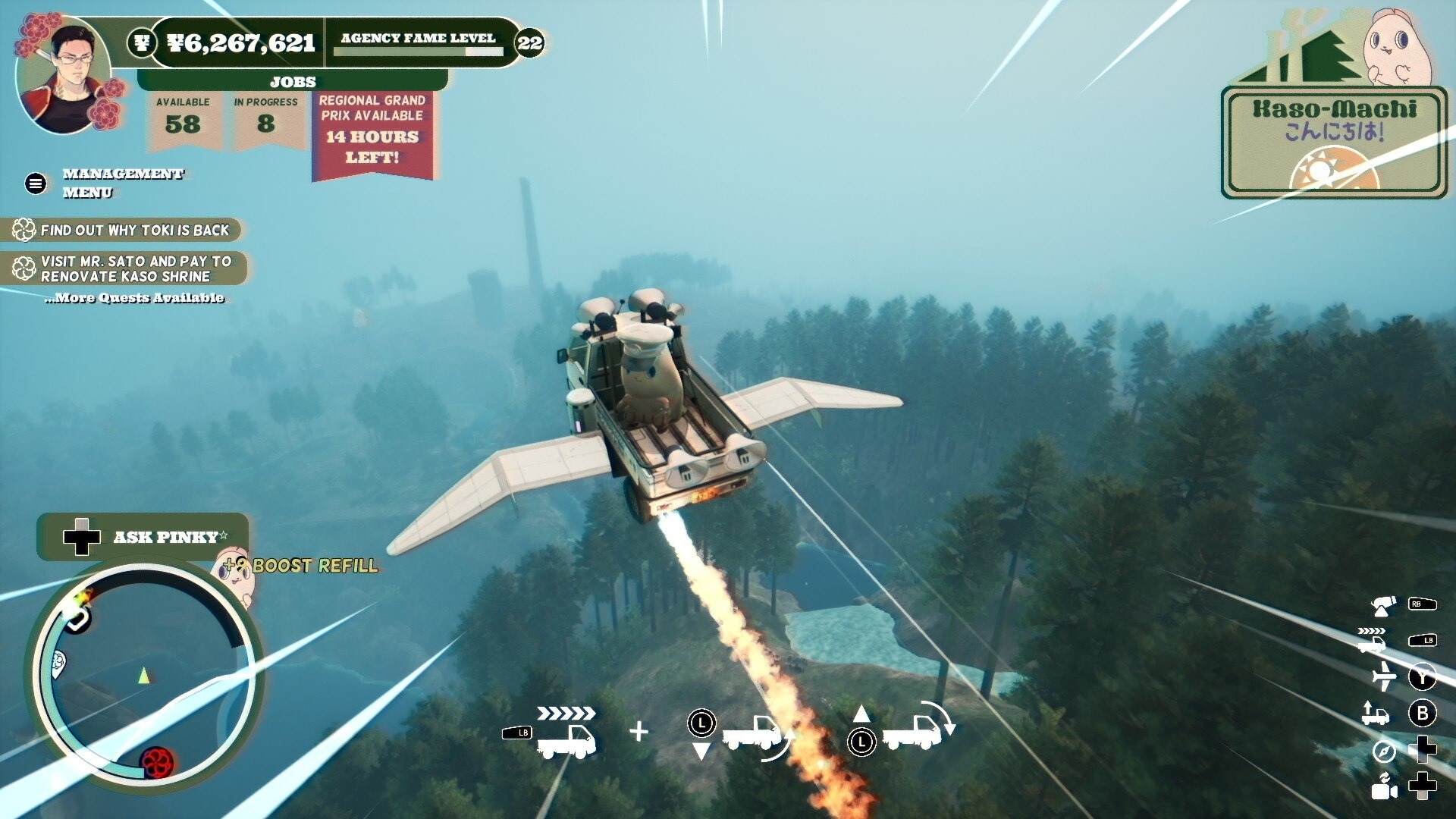
Task: Select the camera icon
Action: pyautogui.click(x=1384, y=787)
